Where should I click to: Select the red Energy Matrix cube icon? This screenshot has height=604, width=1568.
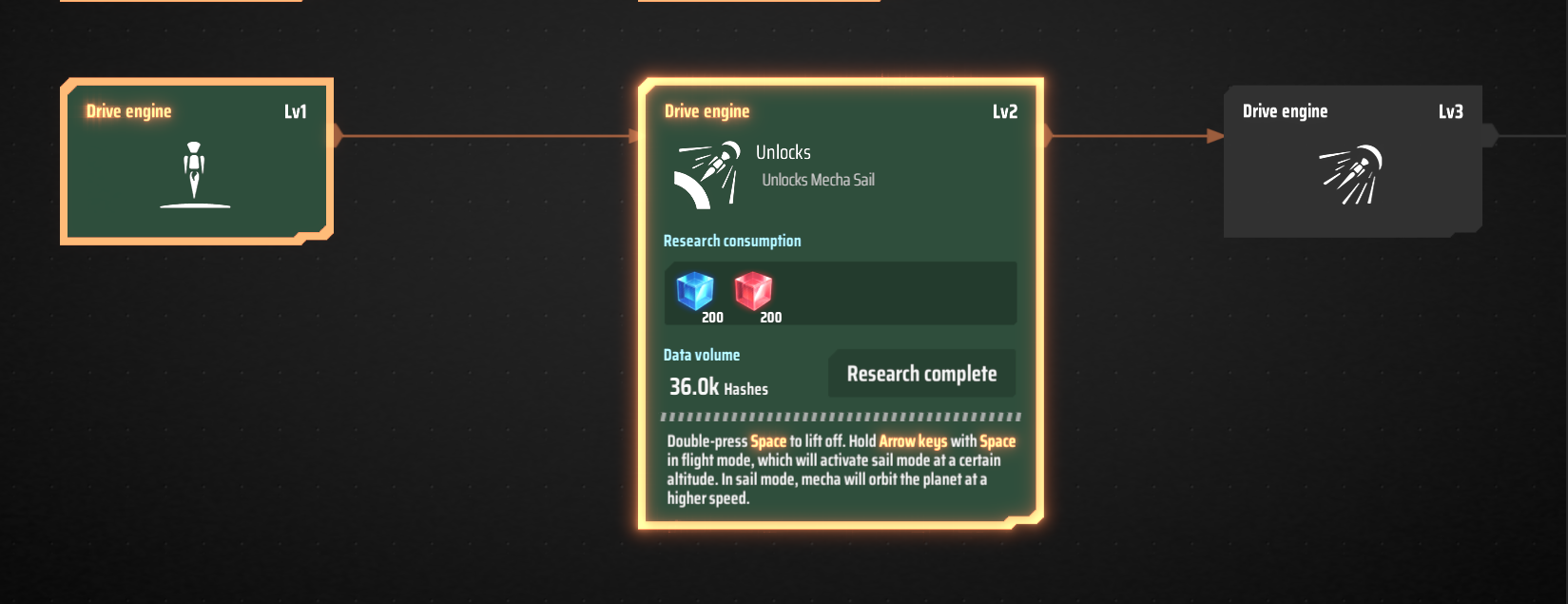[753, 291]
